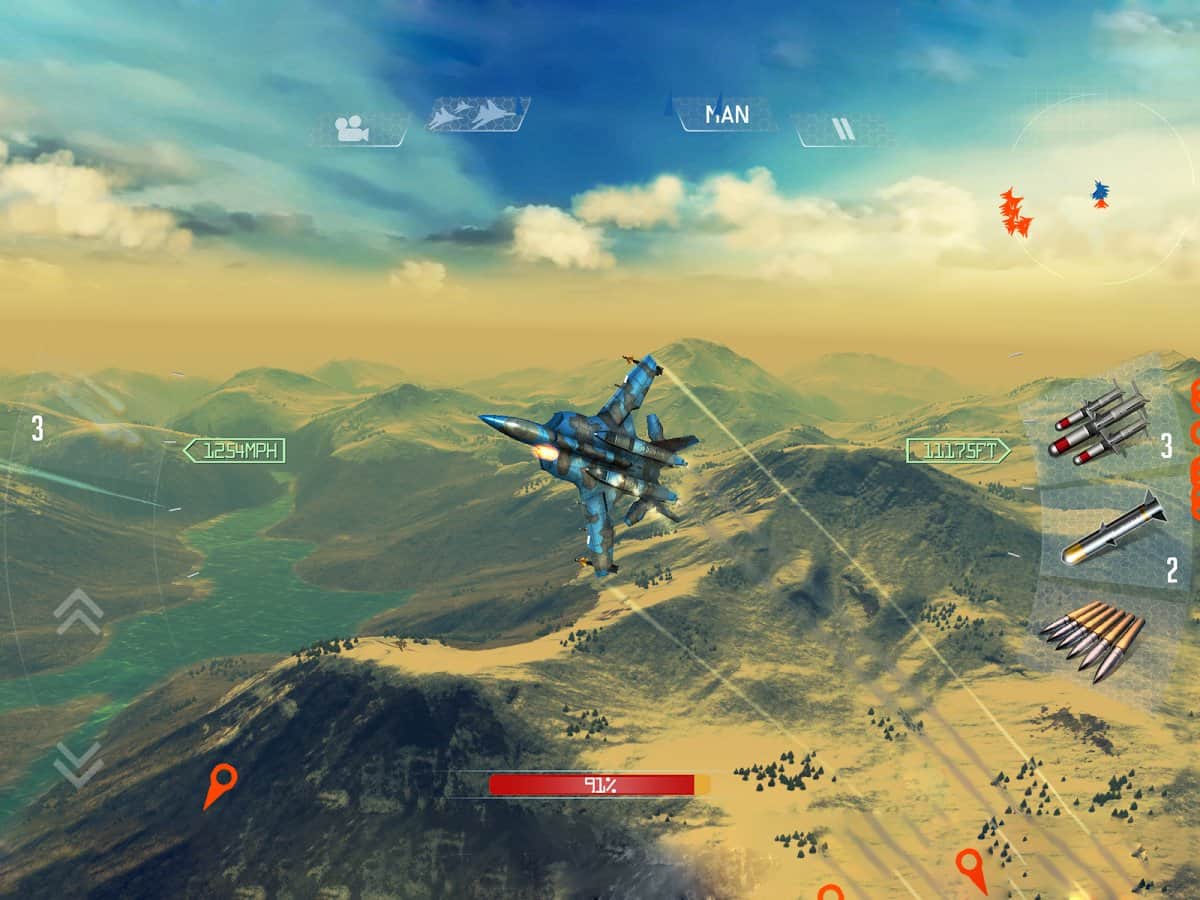
Task: Increase throttle with the up chevrons
Action: point(79,612)
